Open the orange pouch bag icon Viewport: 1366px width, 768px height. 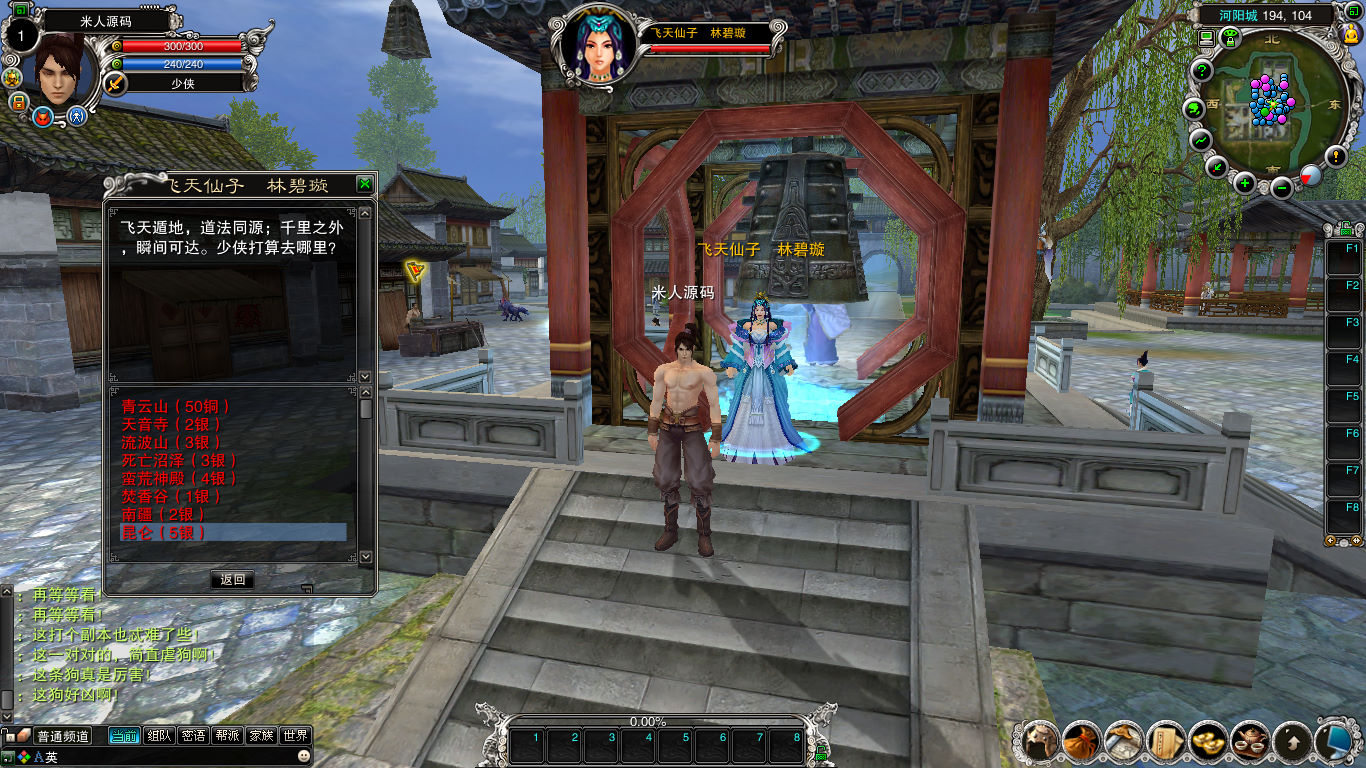click(x=1082, y=741)
